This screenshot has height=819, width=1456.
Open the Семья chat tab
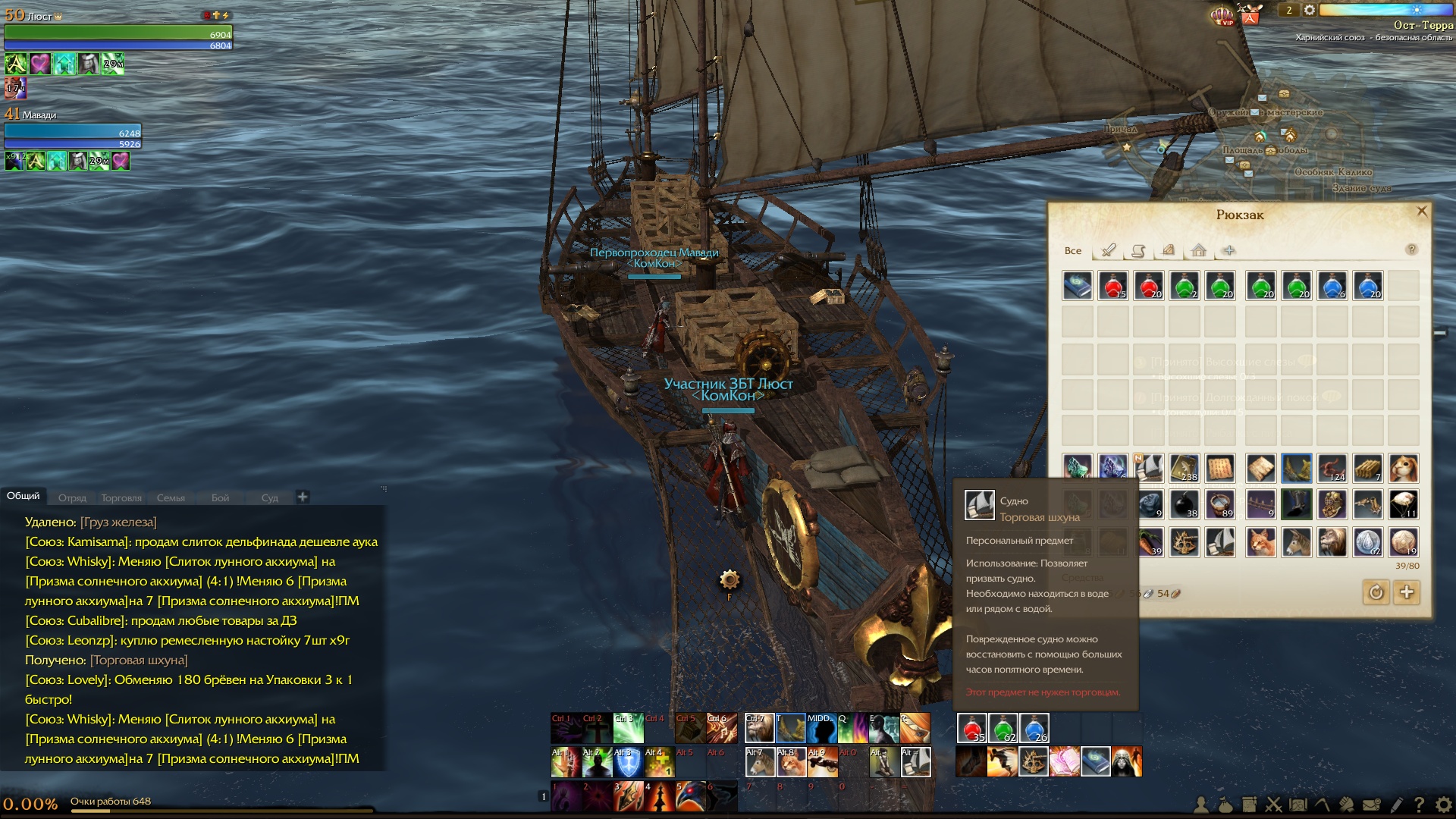tap(171, 498)
